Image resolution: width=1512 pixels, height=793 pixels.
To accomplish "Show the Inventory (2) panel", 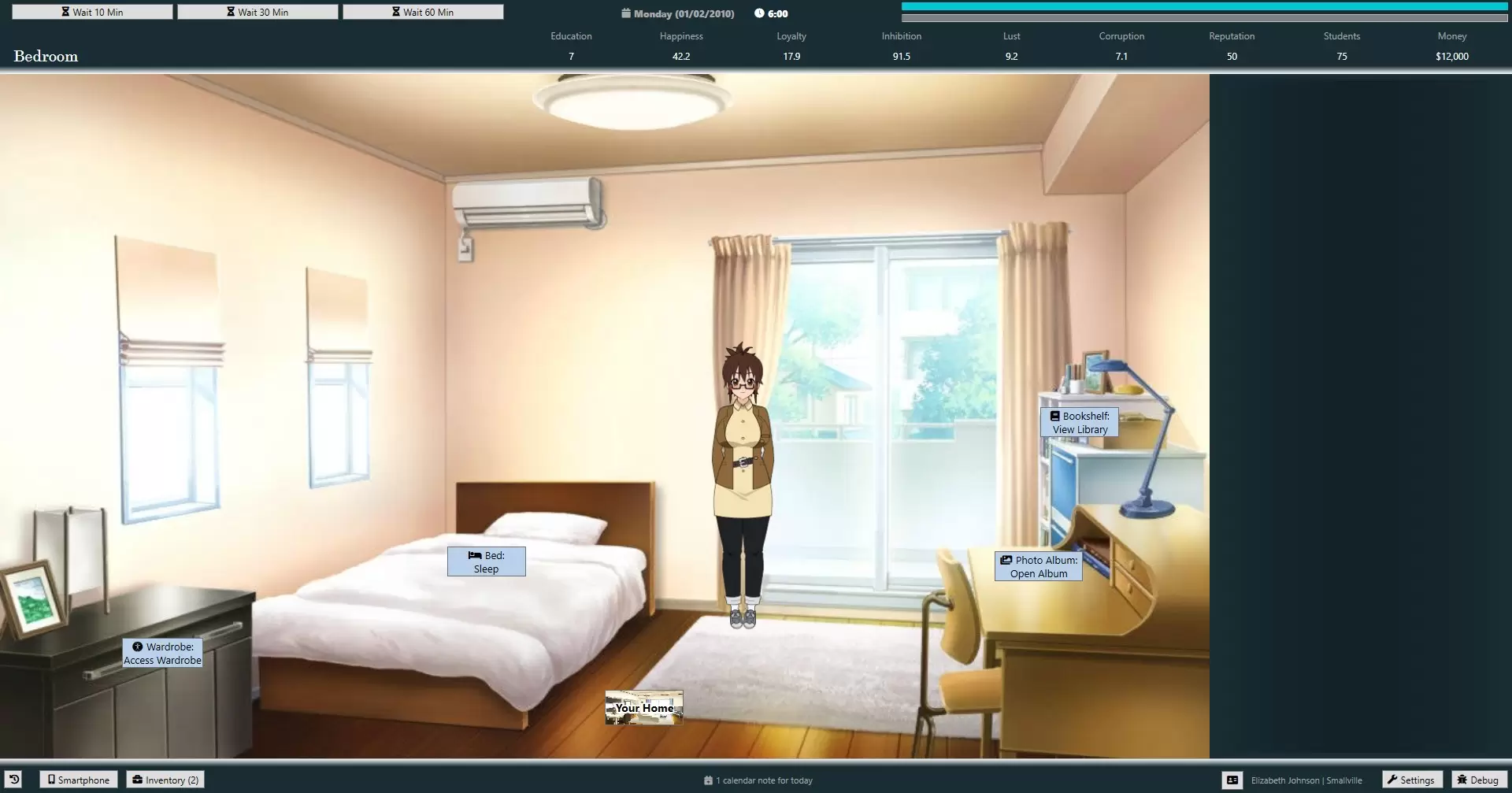I will pos(165,780).
